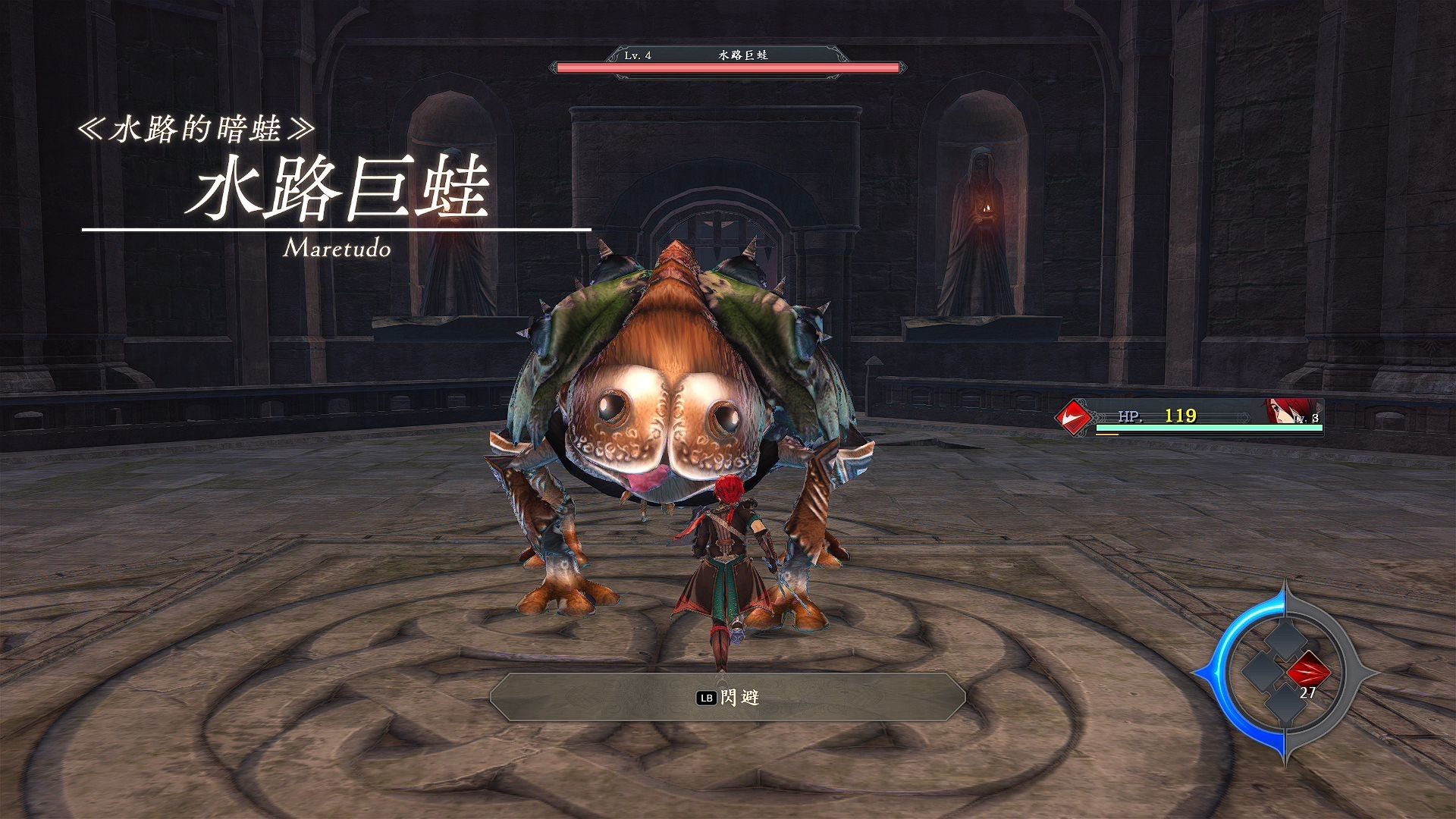This screenshot has width=1456, height=819.
Task: Click the bottom empty skill slot diamond
Action: (x=1285, y=704)
